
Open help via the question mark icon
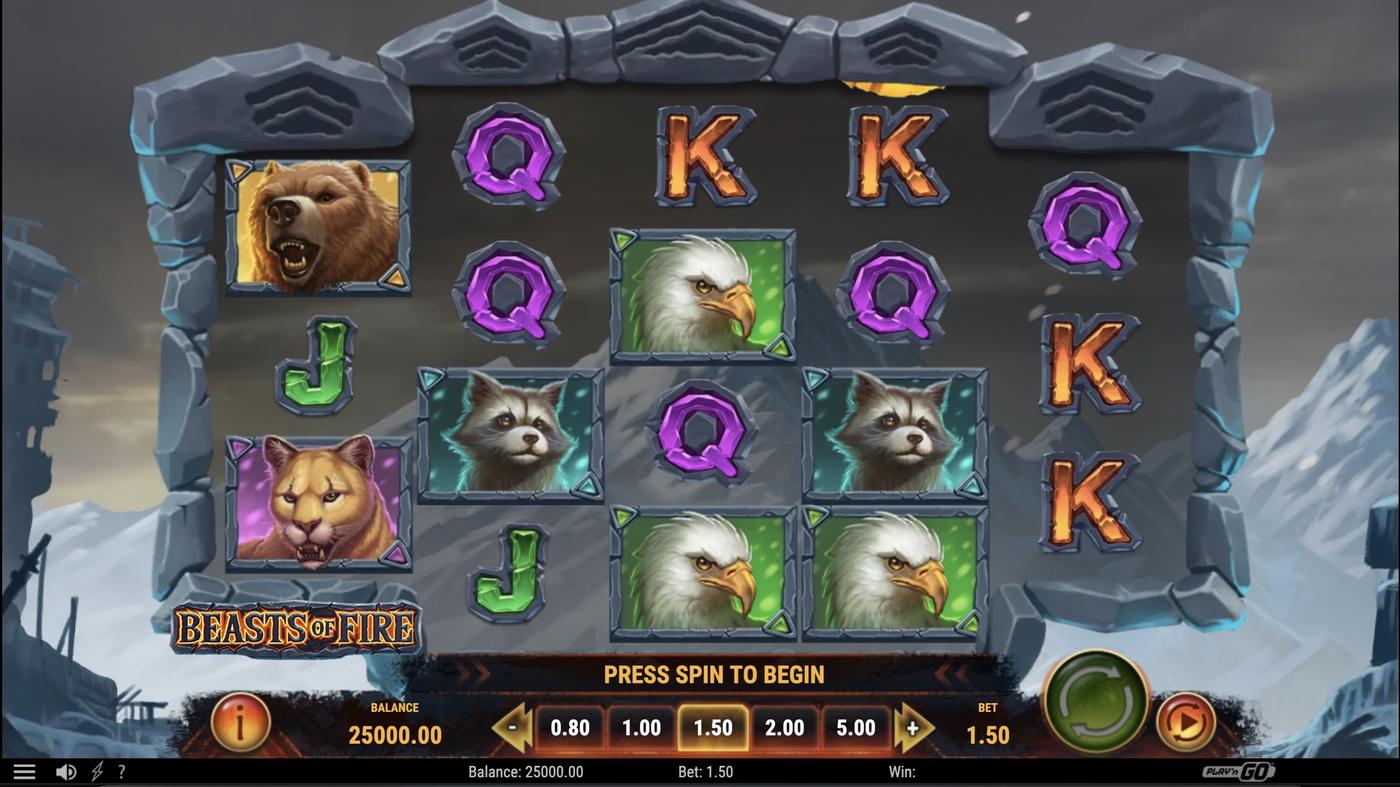coord(121,770)
